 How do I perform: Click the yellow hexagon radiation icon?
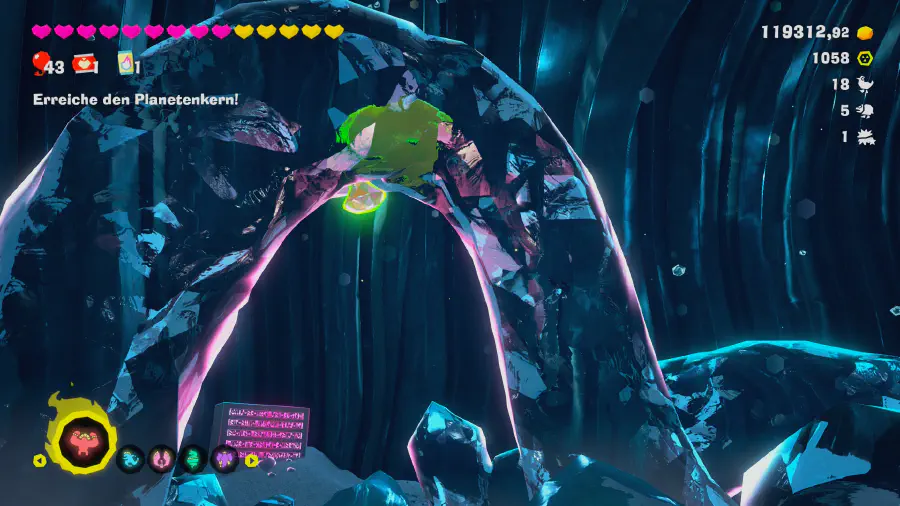(866, 58)
